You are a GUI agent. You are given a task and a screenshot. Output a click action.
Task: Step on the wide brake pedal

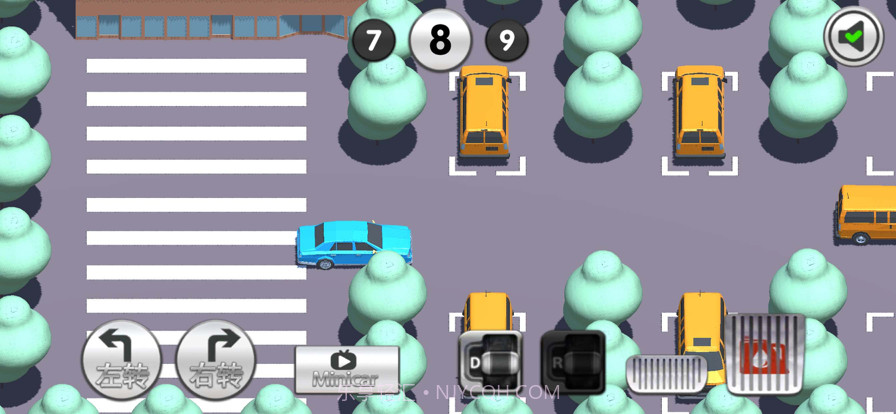pos(666,373)
